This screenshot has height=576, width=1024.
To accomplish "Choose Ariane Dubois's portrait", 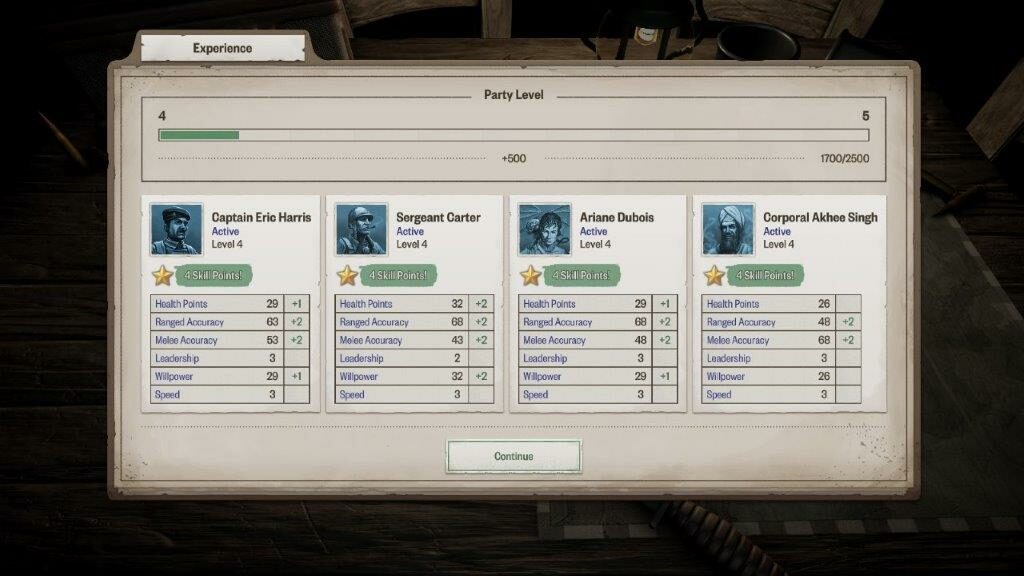I will click(x=545, y=230).
